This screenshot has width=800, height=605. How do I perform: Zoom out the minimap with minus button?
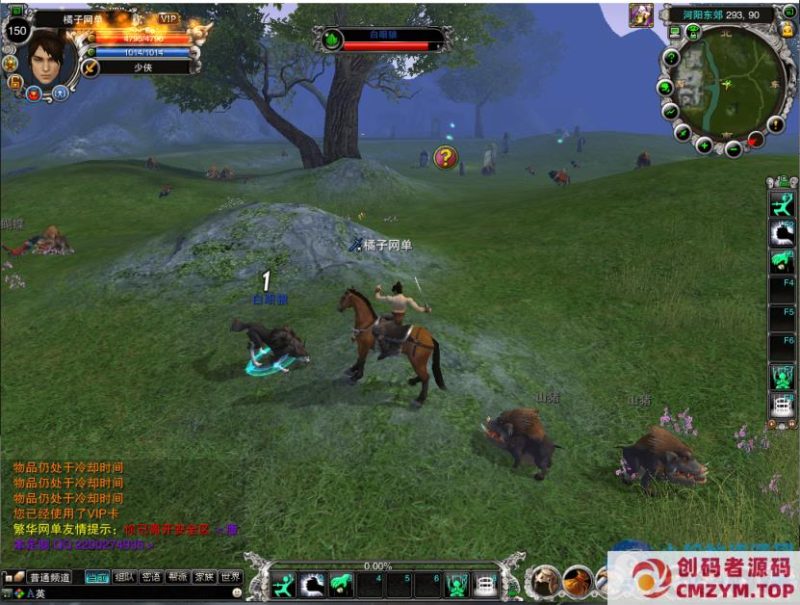click(733, 149)
